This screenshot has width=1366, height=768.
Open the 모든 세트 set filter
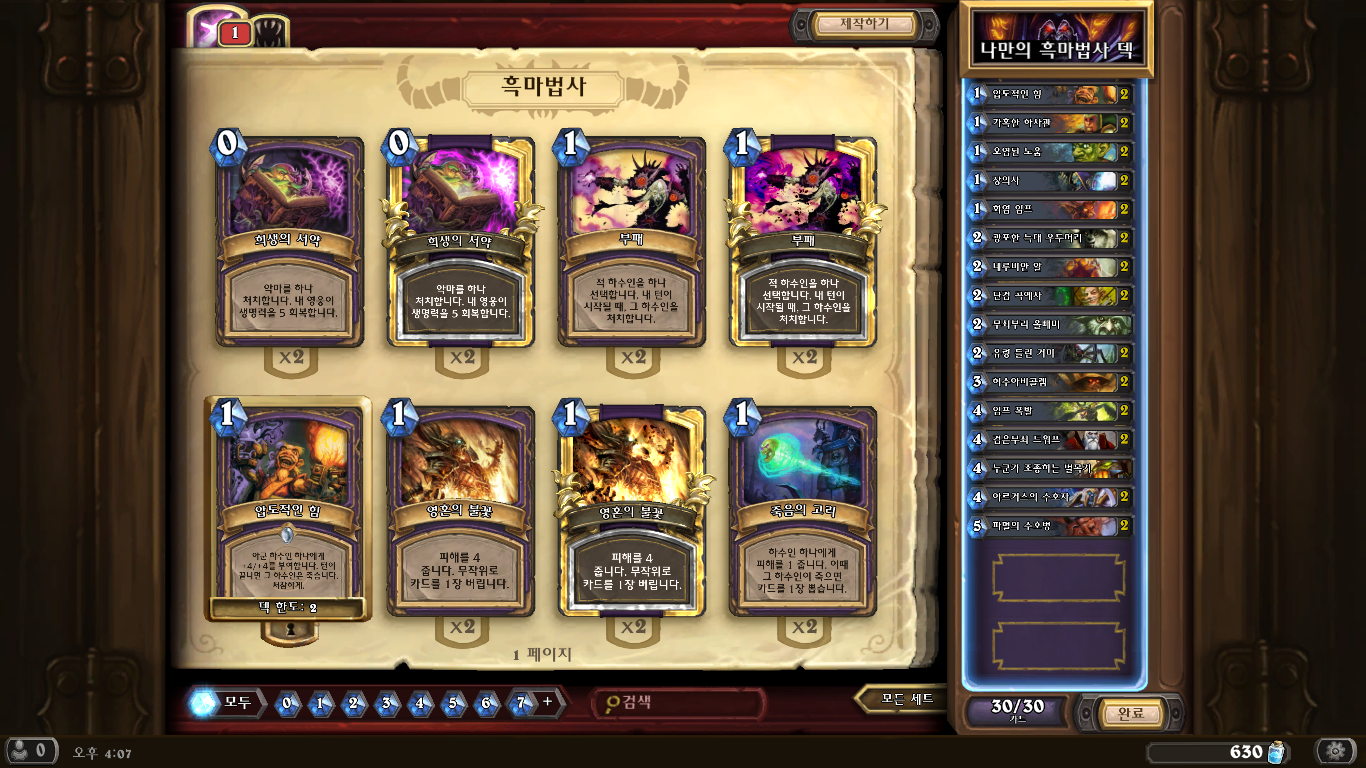(905, 699)
